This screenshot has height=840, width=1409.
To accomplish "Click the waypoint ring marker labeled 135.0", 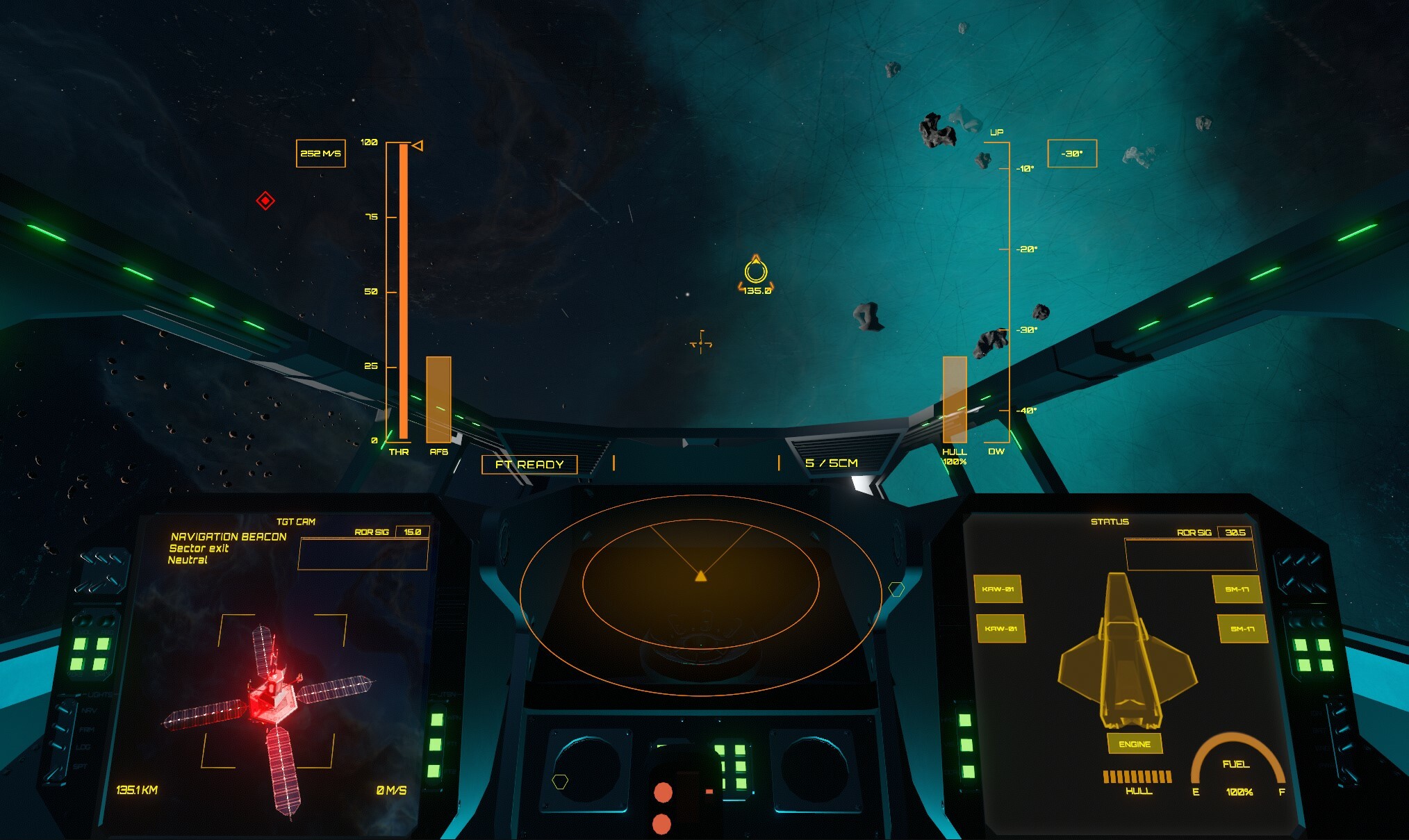I will (757, 271).
